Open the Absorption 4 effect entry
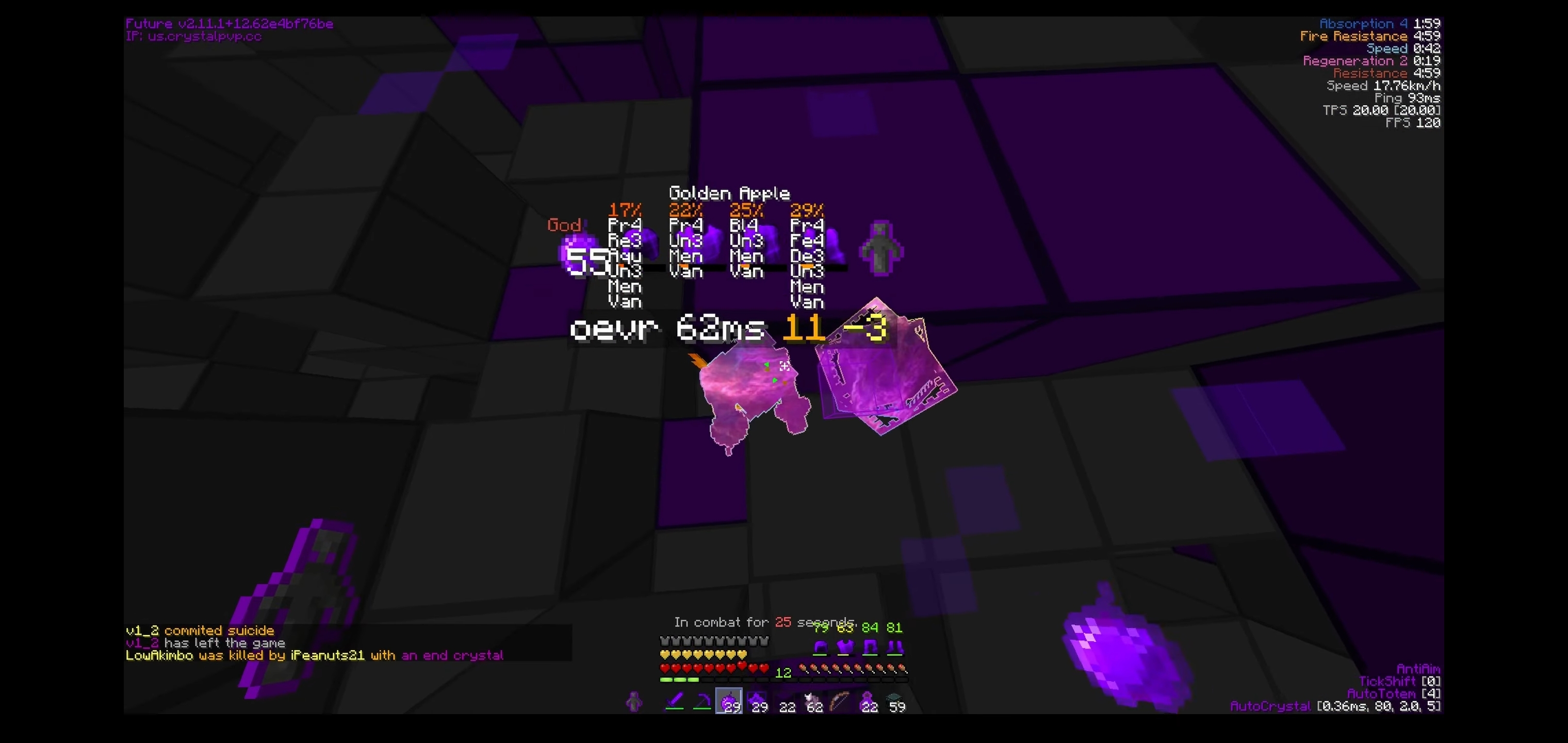This screenshot has height=743, width=1568. (x=1369, y=24)
